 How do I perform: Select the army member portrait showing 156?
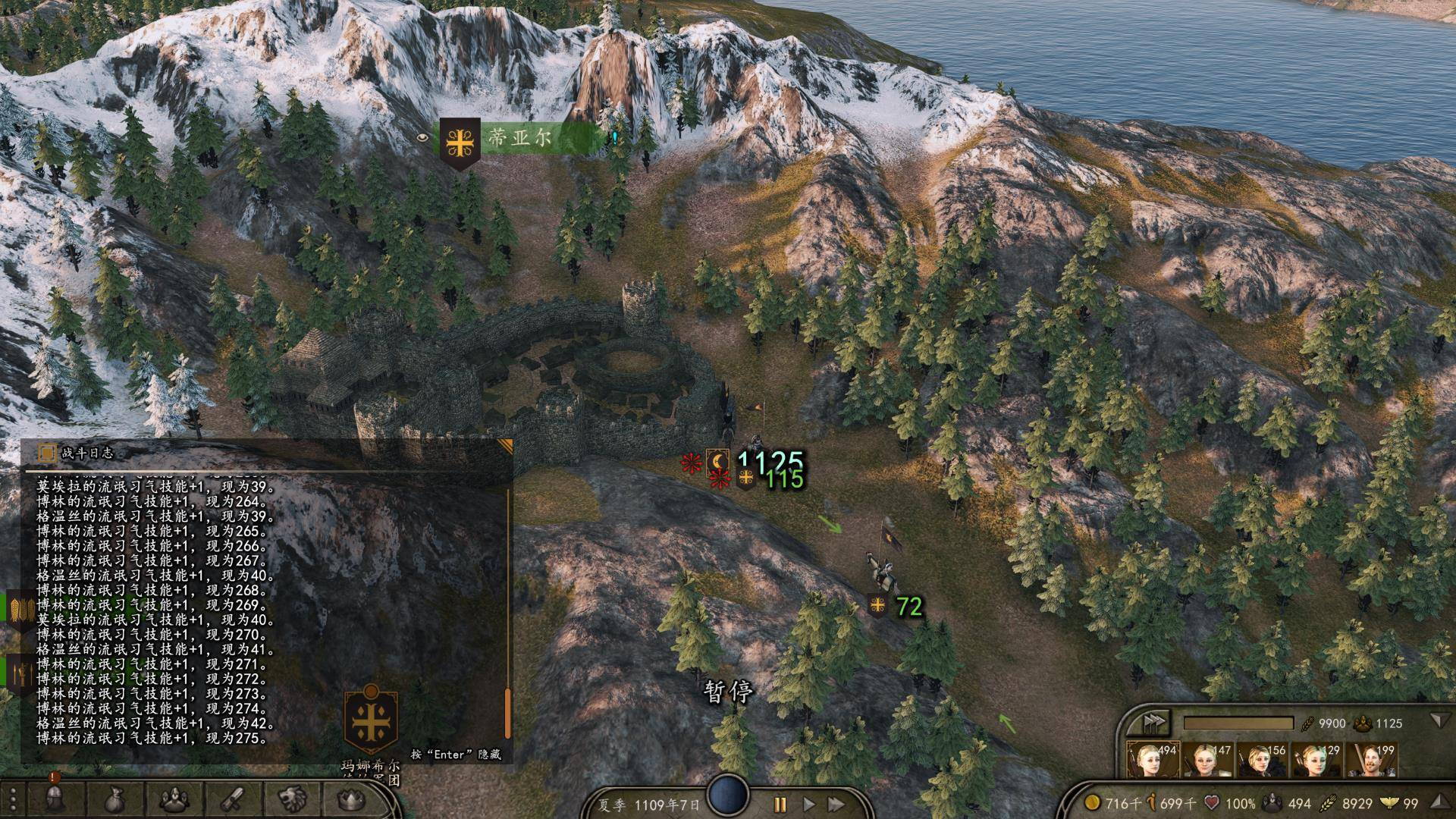click(1262, 760)
